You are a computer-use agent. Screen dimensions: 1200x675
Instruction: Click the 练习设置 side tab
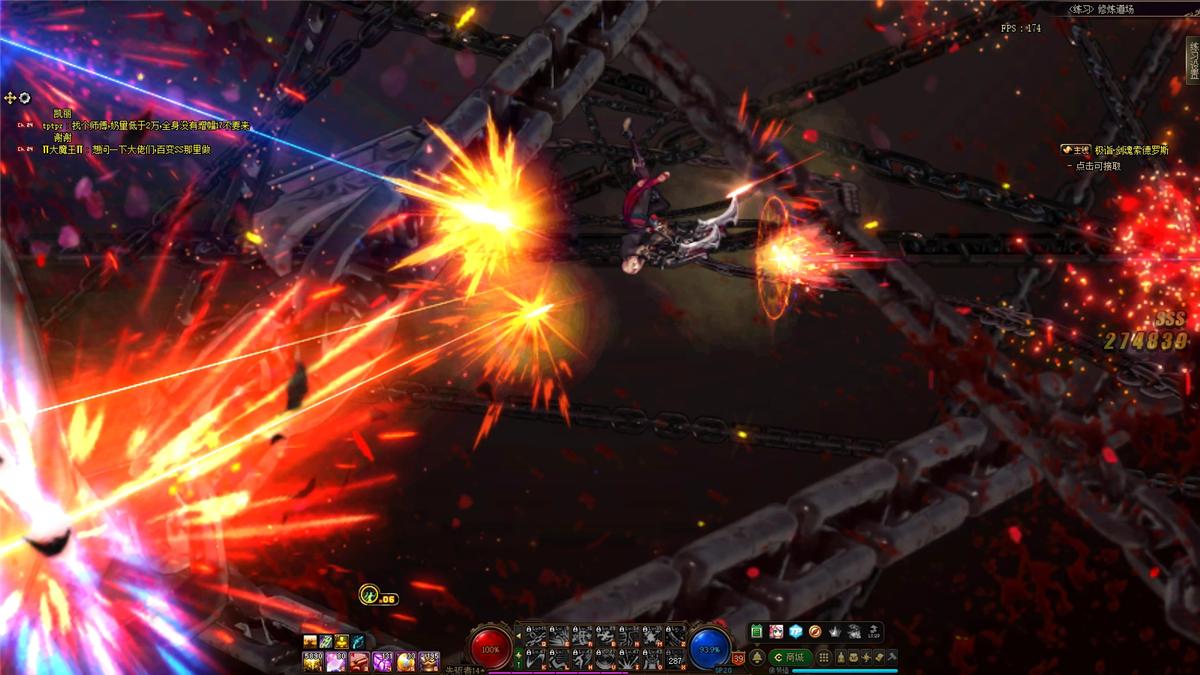1192,60
